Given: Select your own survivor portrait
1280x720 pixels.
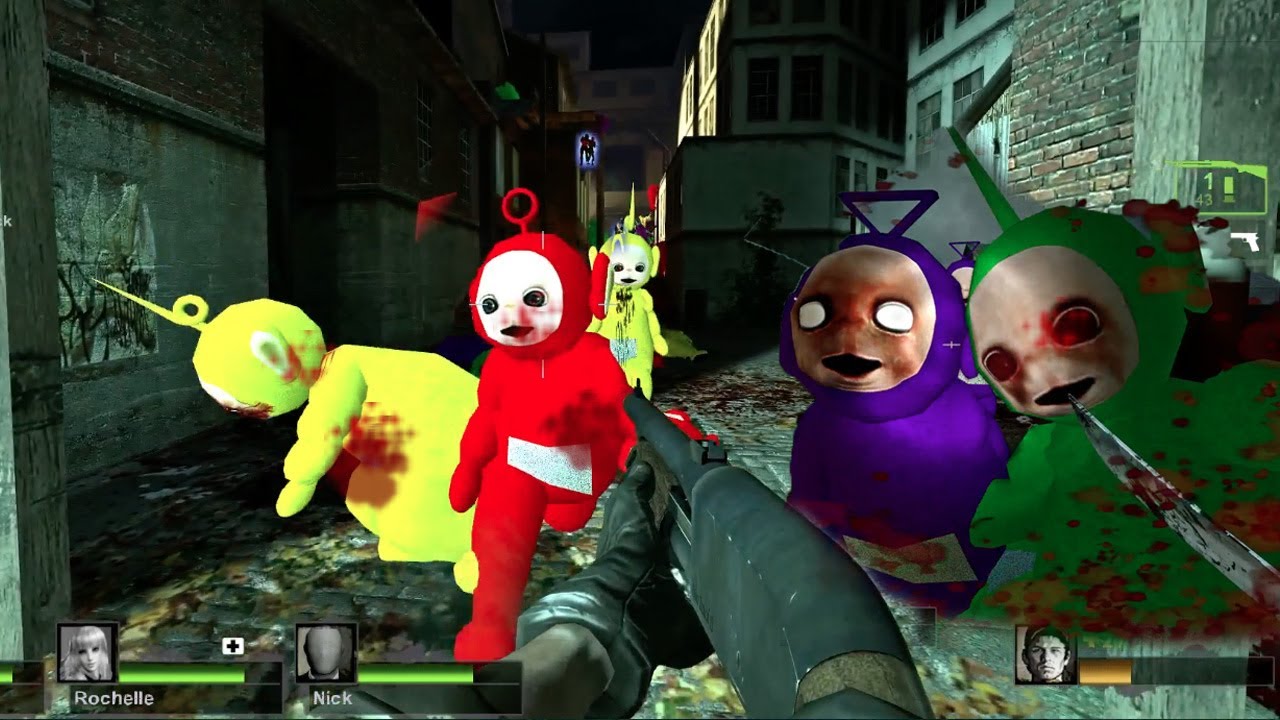Looking at the screenshot, I should coord(1045,655).
